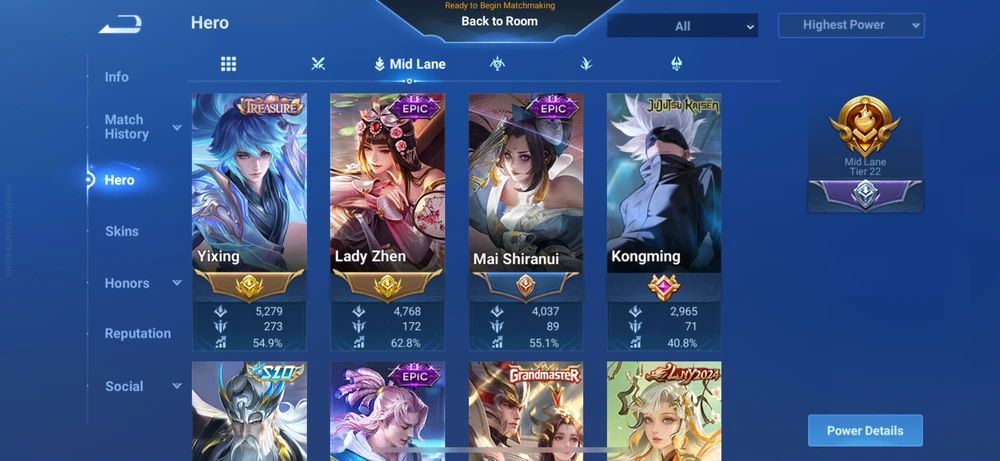Click the Power Details button

pos(865,431)
